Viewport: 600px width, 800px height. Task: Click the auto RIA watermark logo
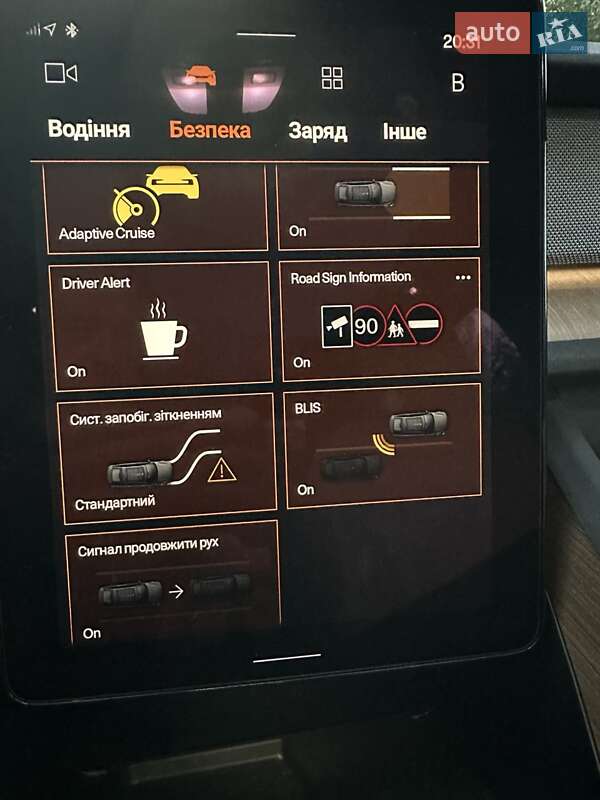tap(520, 33)
